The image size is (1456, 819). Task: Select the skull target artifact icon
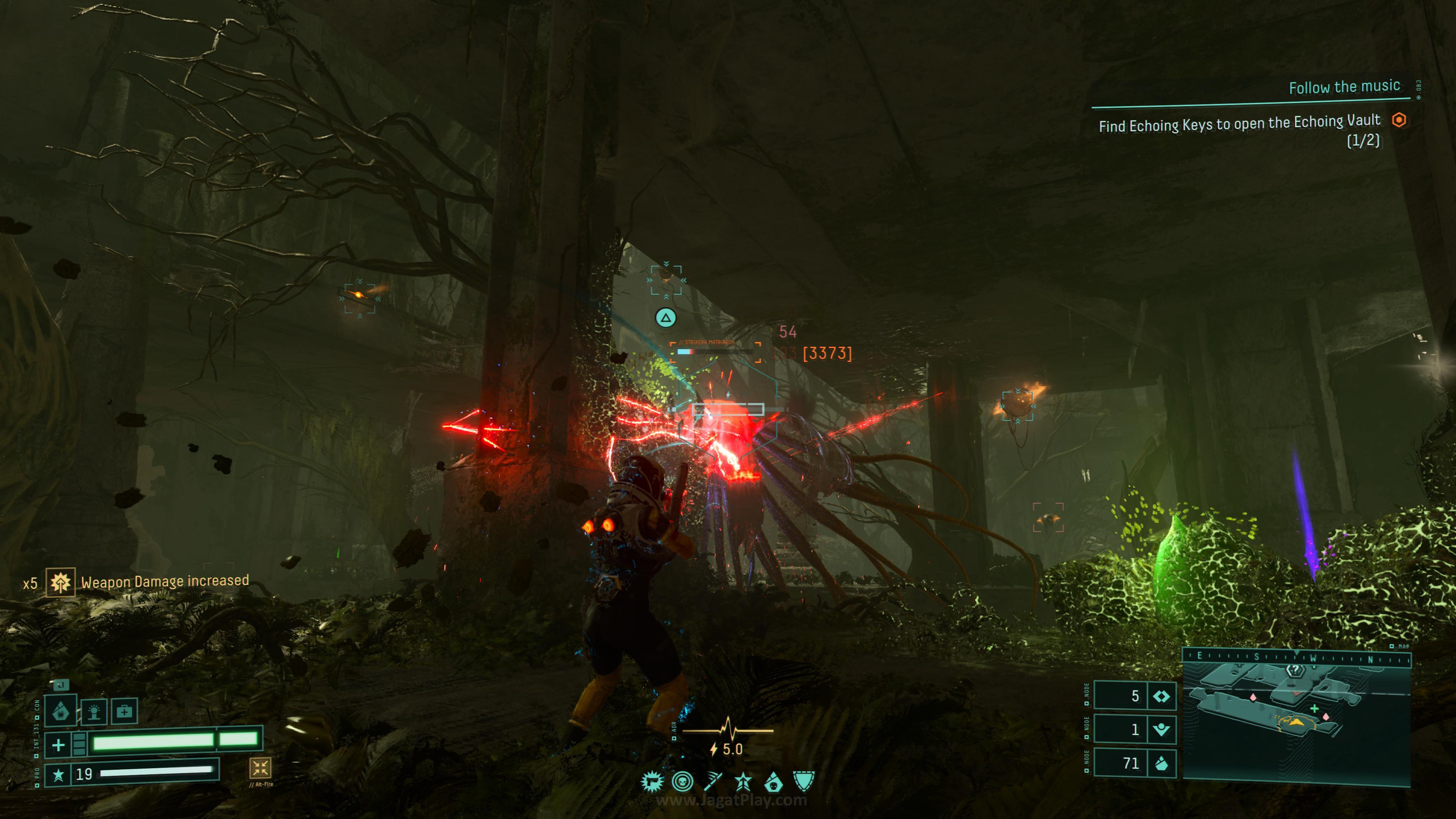coord(683,782)
